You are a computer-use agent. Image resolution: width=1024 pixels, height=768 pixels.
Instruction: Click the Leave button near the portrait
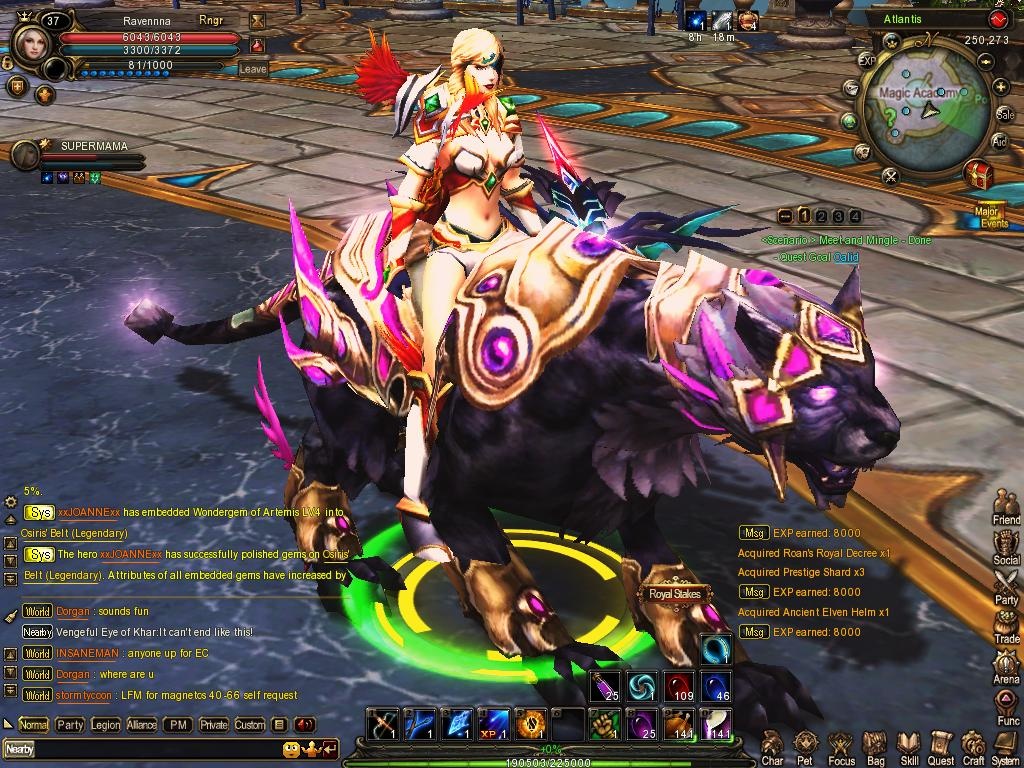(253, 69)
